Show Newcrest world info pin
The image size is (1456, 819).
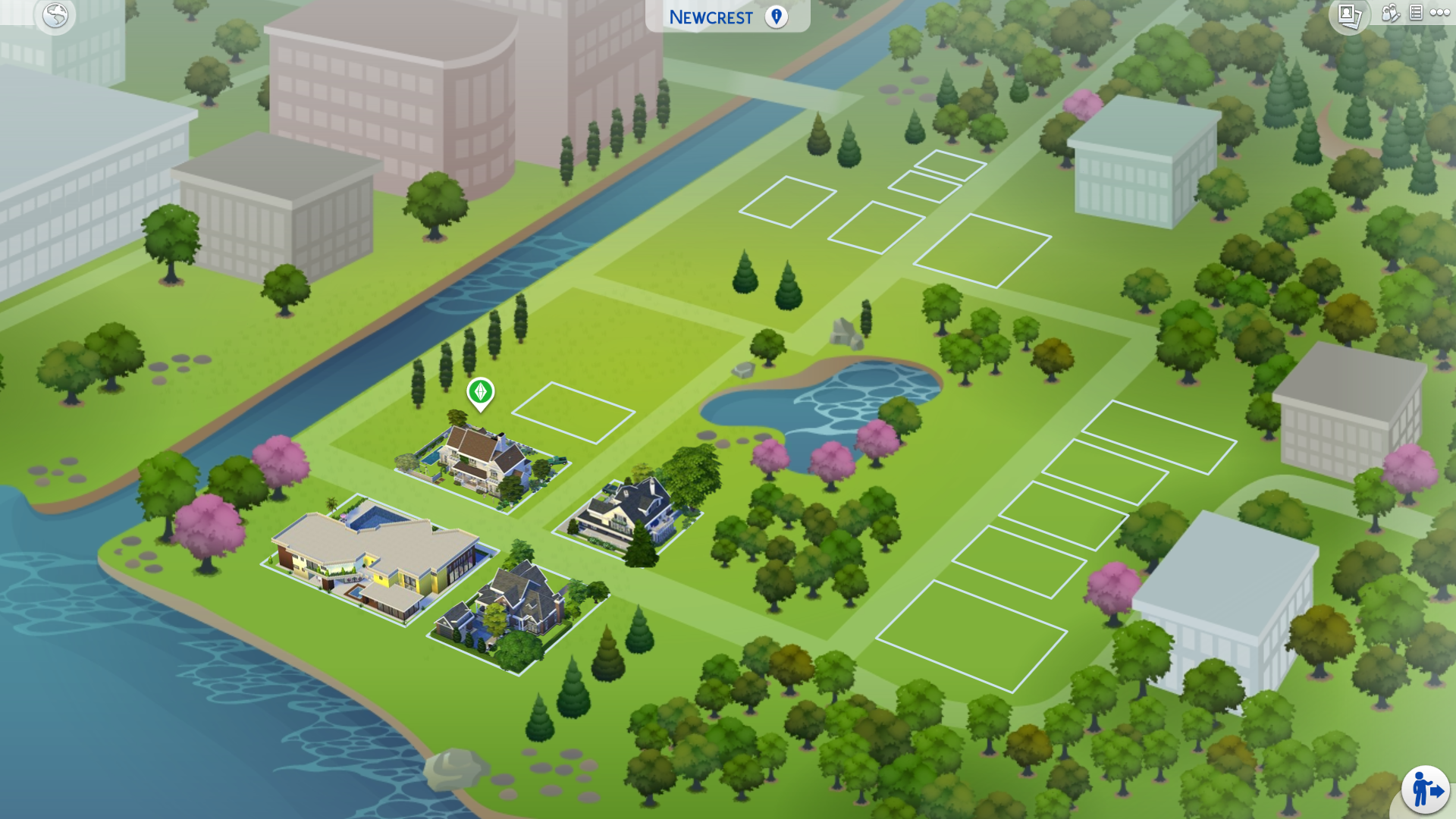[776, 17]
